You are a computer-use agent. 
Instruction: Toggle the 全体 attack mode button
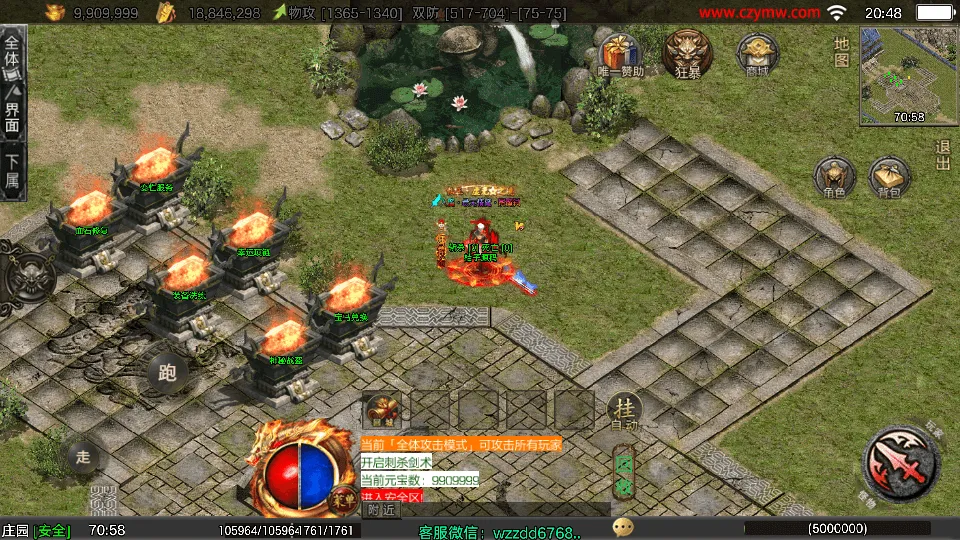[x=12, y=55]
